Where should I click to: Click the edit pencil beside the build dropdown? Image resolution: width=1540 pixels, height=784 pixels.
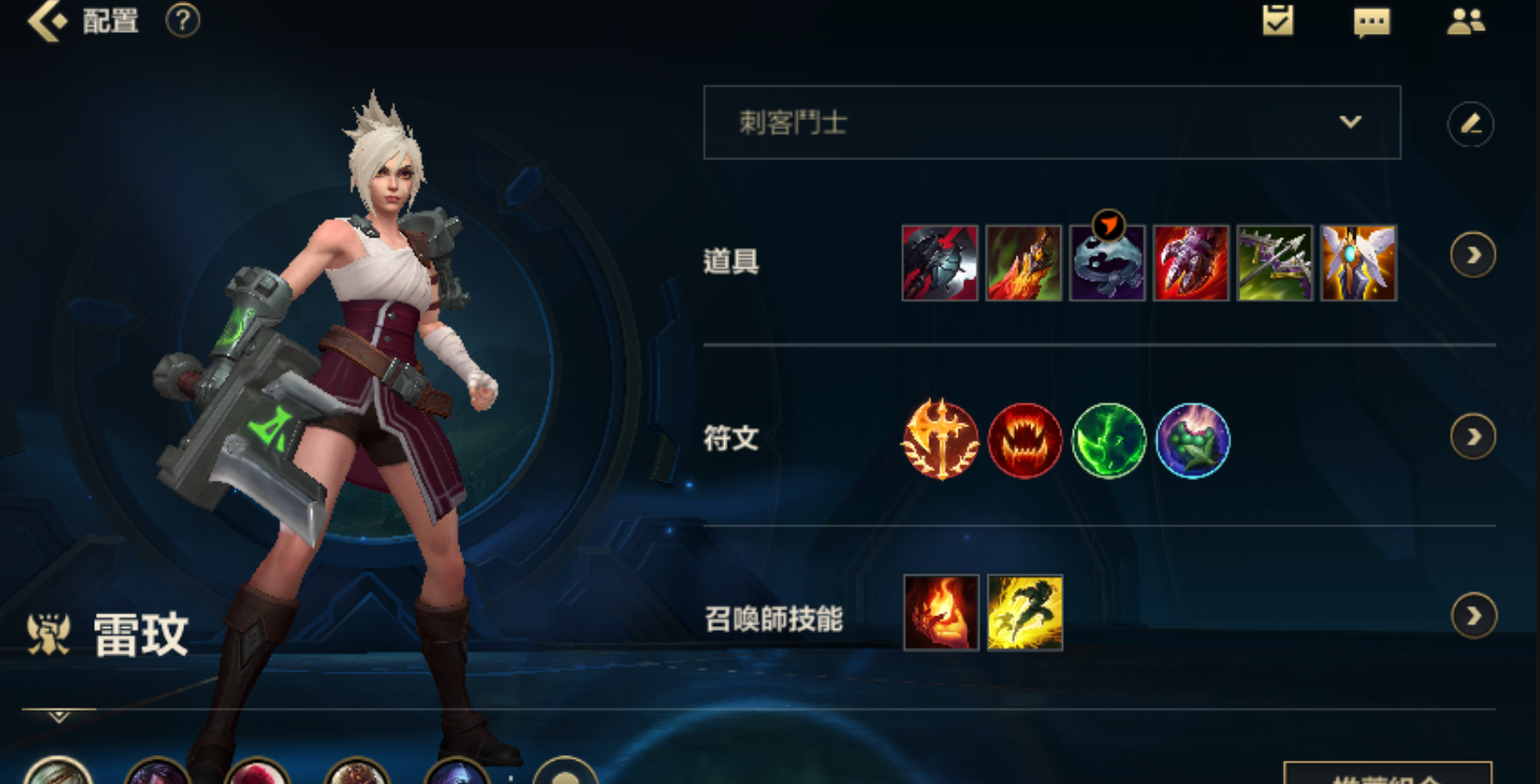click(x=1473, y=124)
